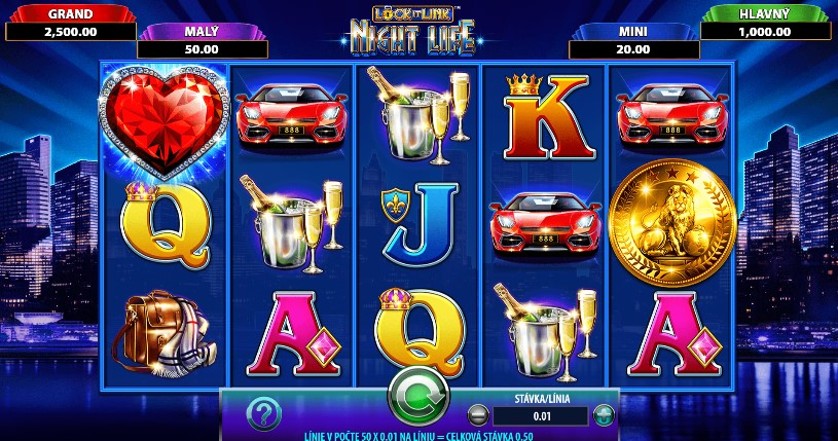
Task: Spin the reels with the green button
Action: pyautogui.click(x=419, y=398)
